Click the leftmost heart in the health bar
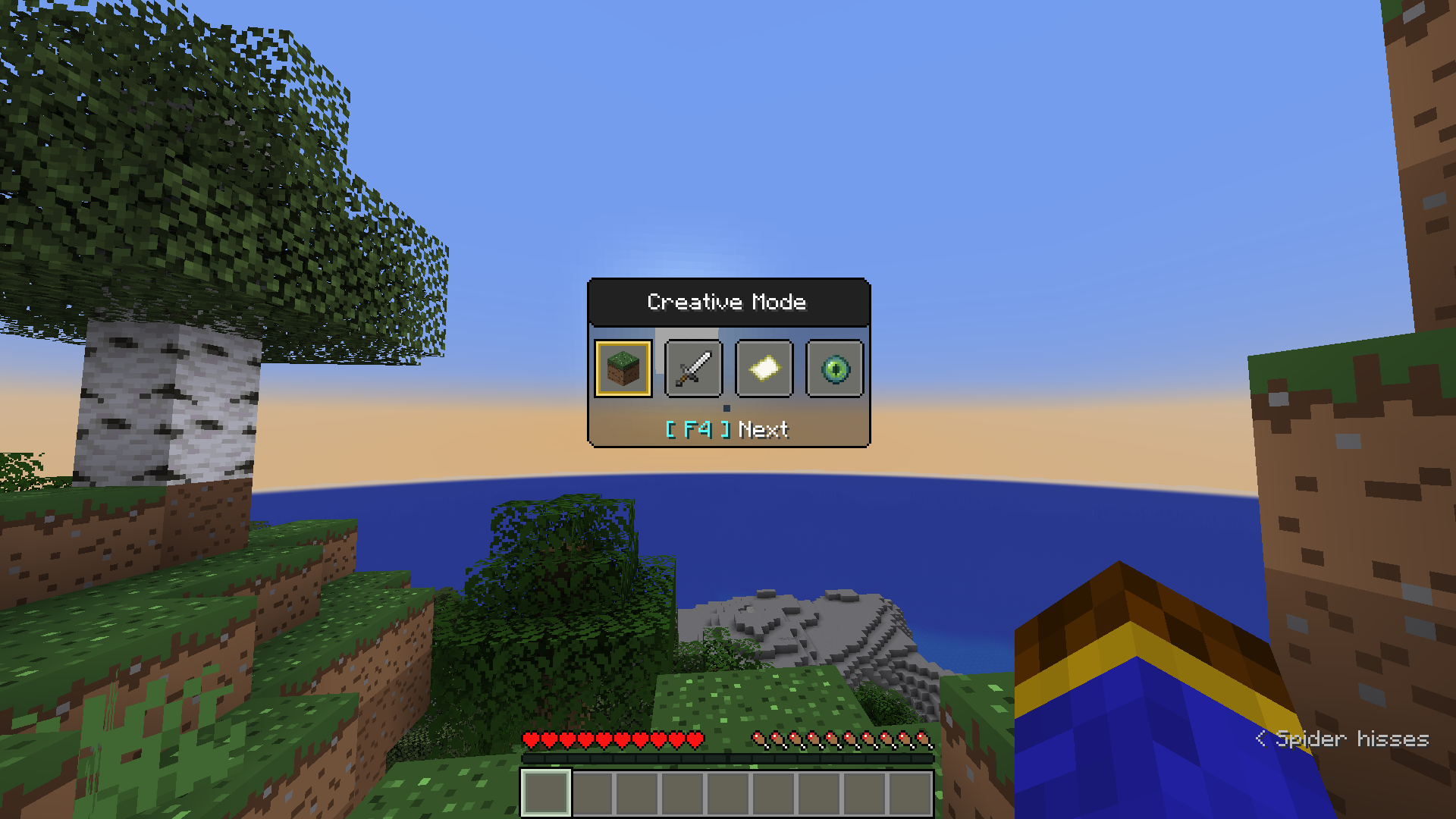Screen dimensions: 1456x819 pos(529,739)
